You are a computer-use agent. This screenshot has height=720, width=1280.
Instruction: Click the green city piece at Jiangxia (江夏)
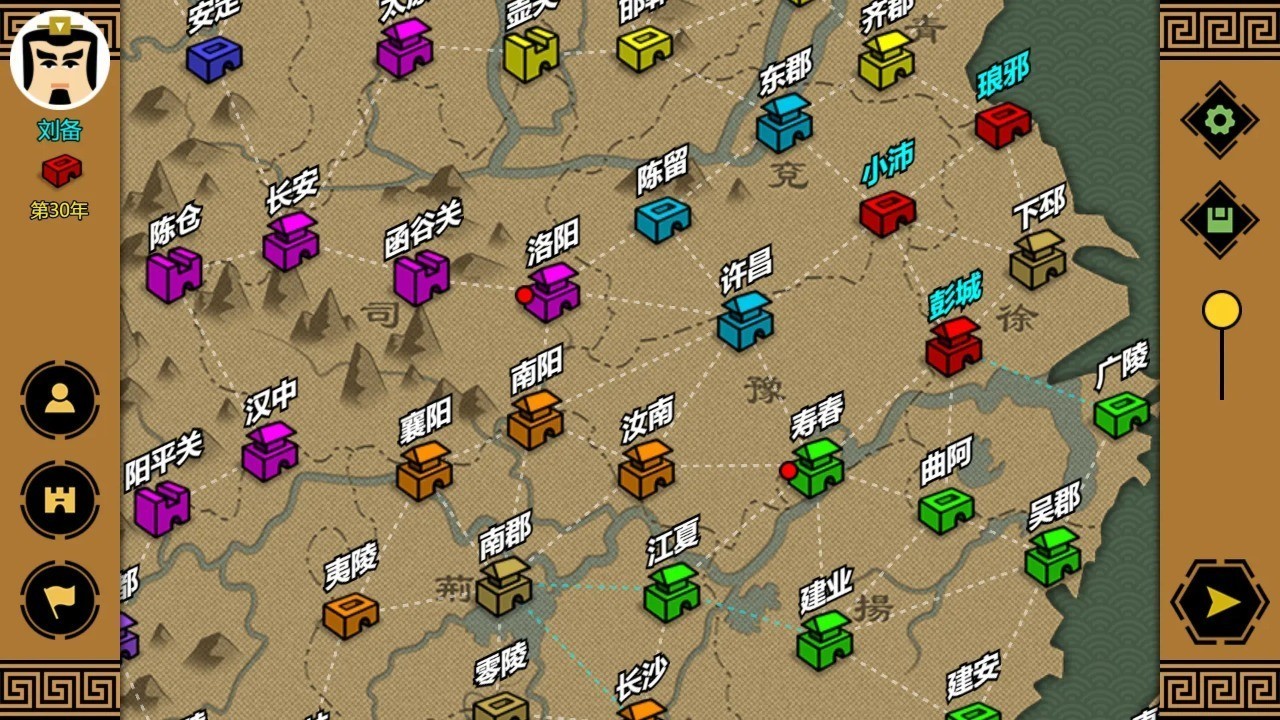(x=672, y=600)
